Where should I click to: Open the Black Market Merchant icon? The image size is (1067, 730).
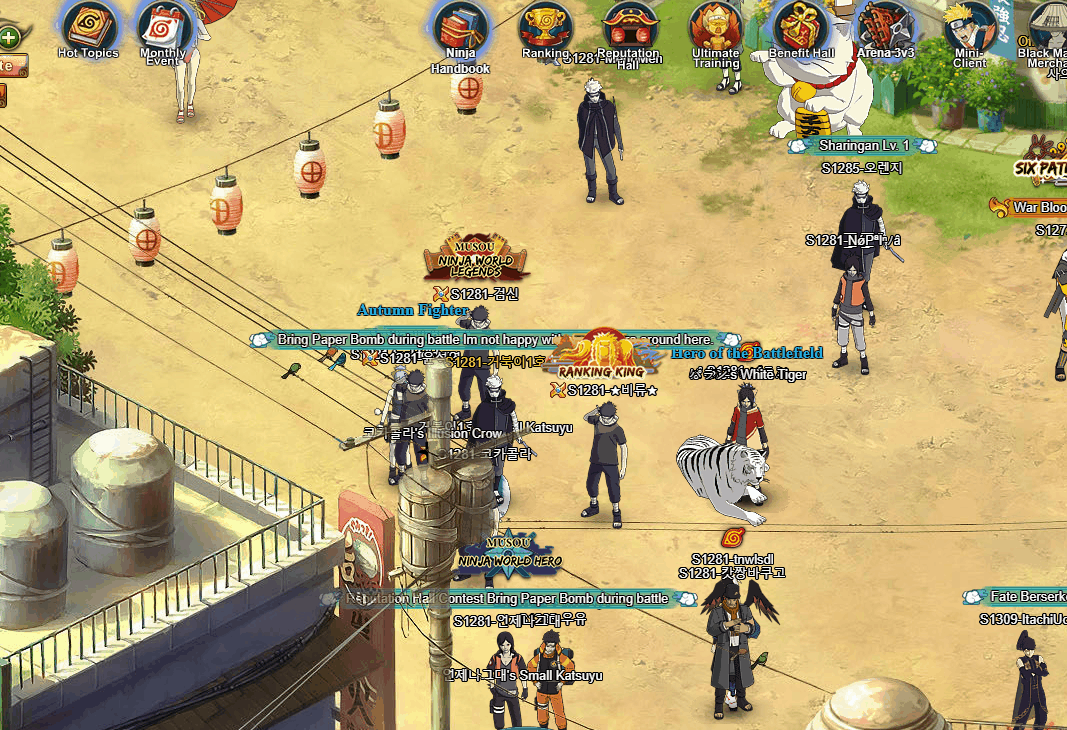[x=1050, y=26]
